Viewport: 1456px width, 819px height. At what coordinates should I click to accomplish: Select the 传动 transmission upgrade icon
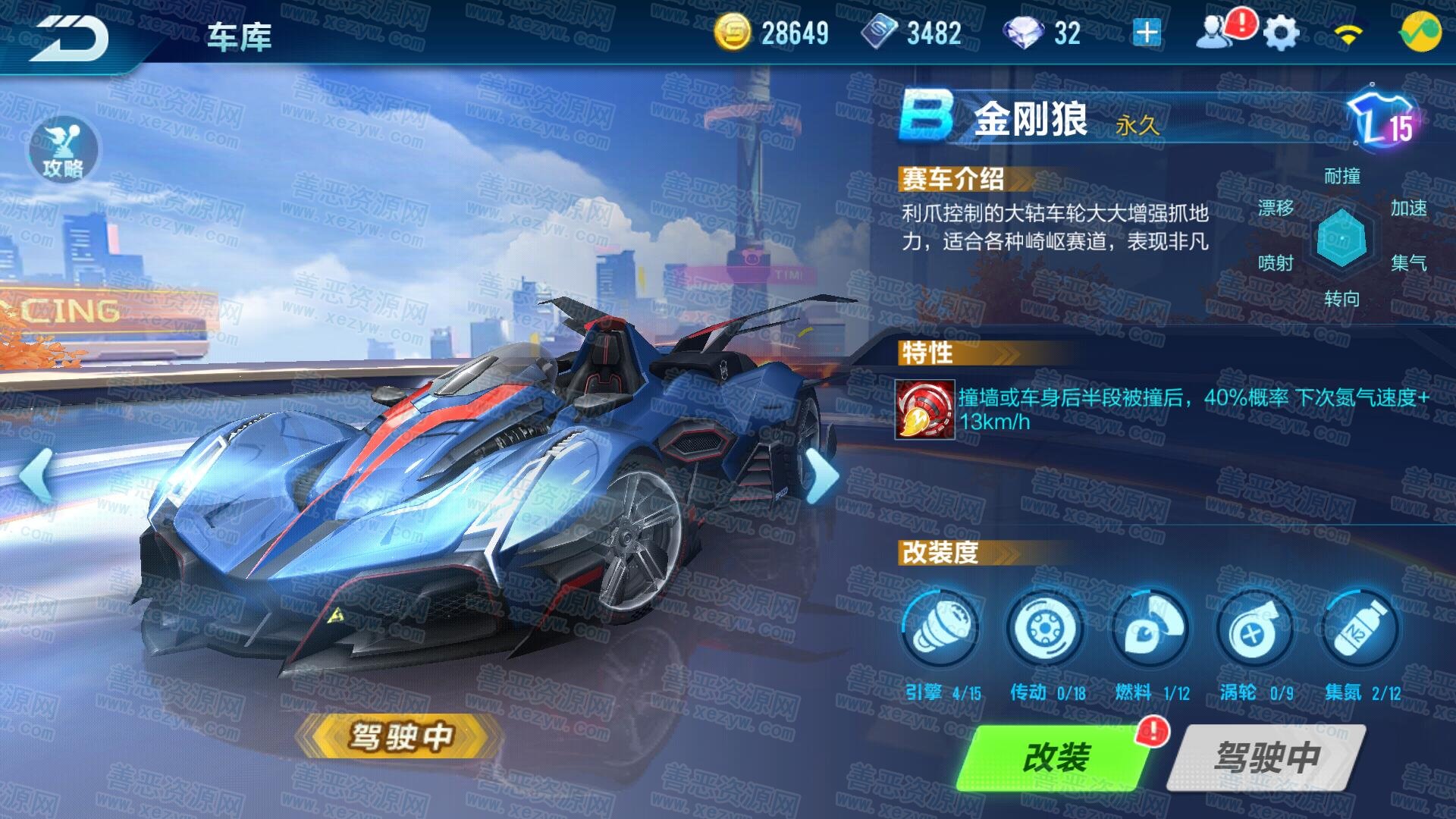pyautogui.click(x=1045, y=629)
